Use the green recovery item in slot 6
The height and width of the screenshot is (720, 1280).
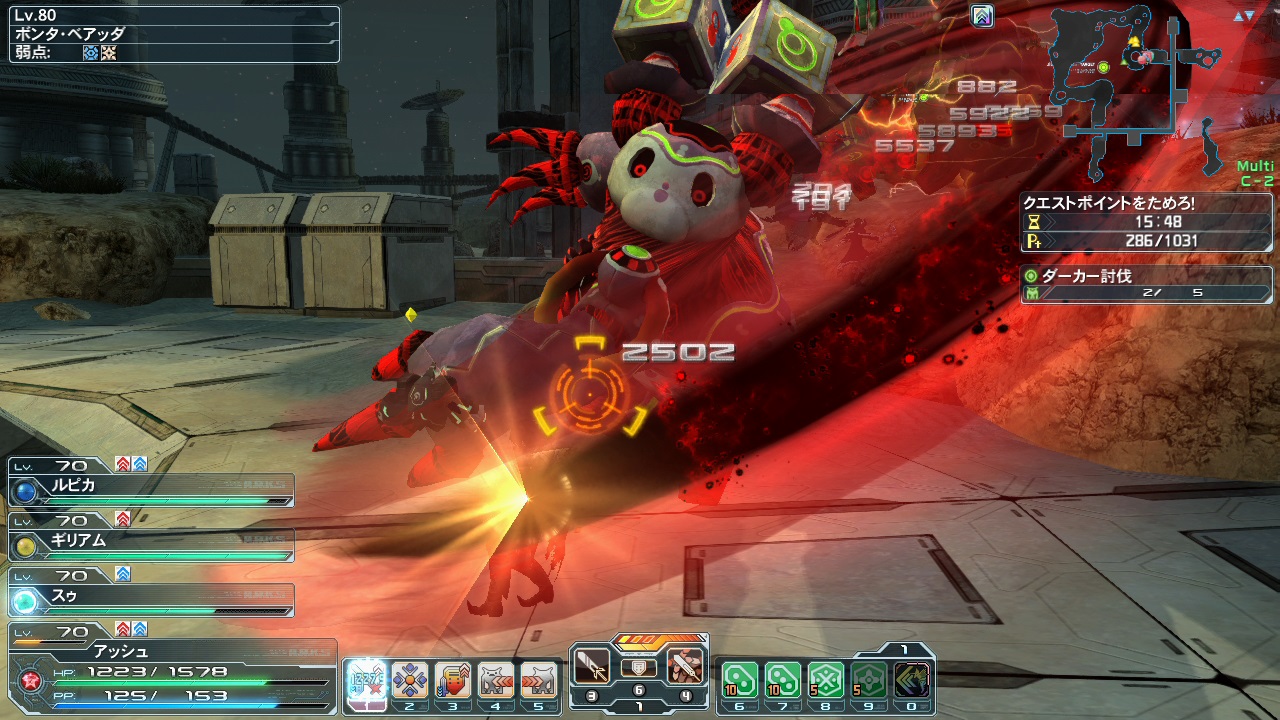[x=739, y=681]
